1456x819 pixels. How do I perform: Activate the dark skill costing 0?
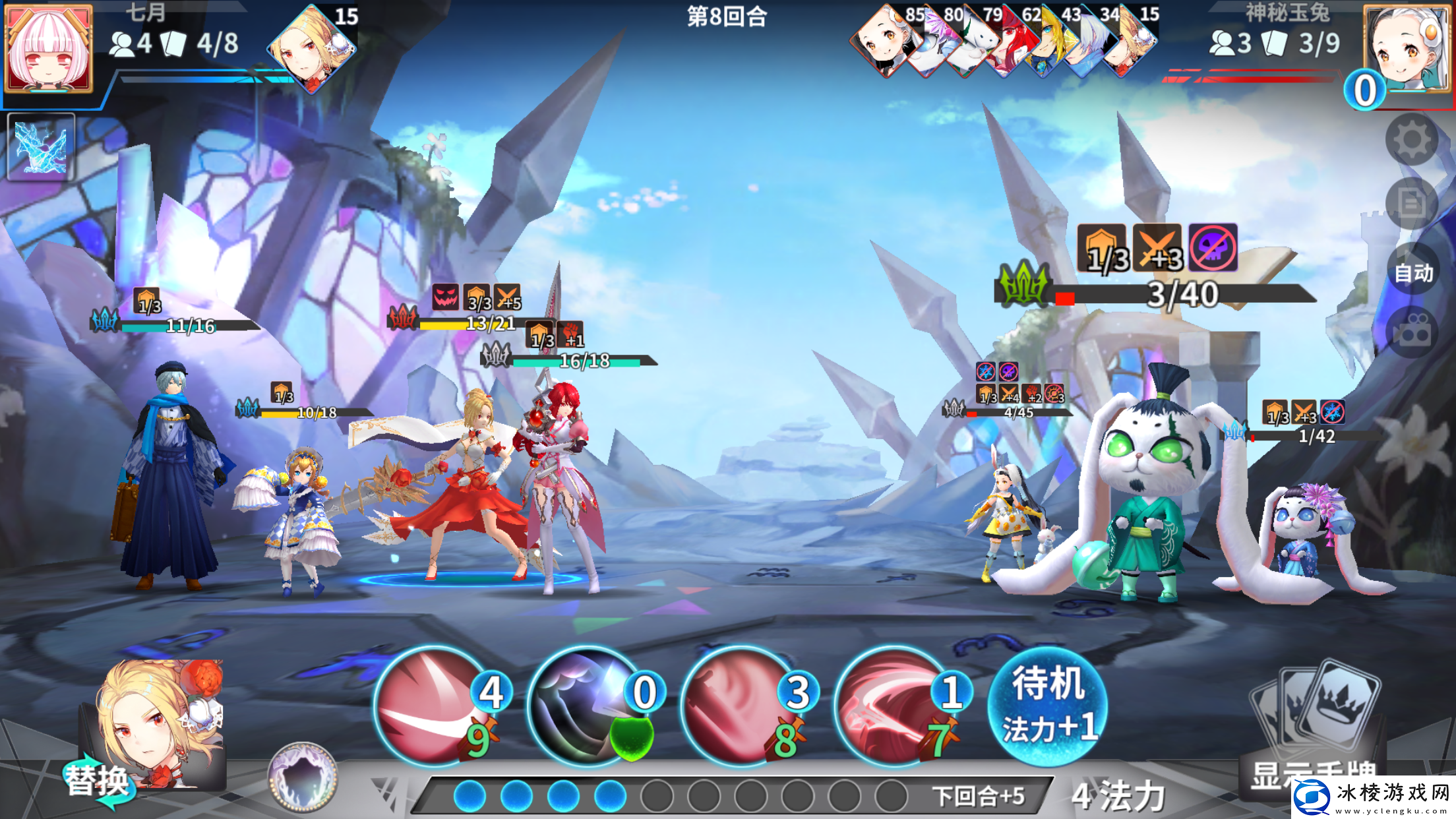pyautogui.click(x=587, y=707)
